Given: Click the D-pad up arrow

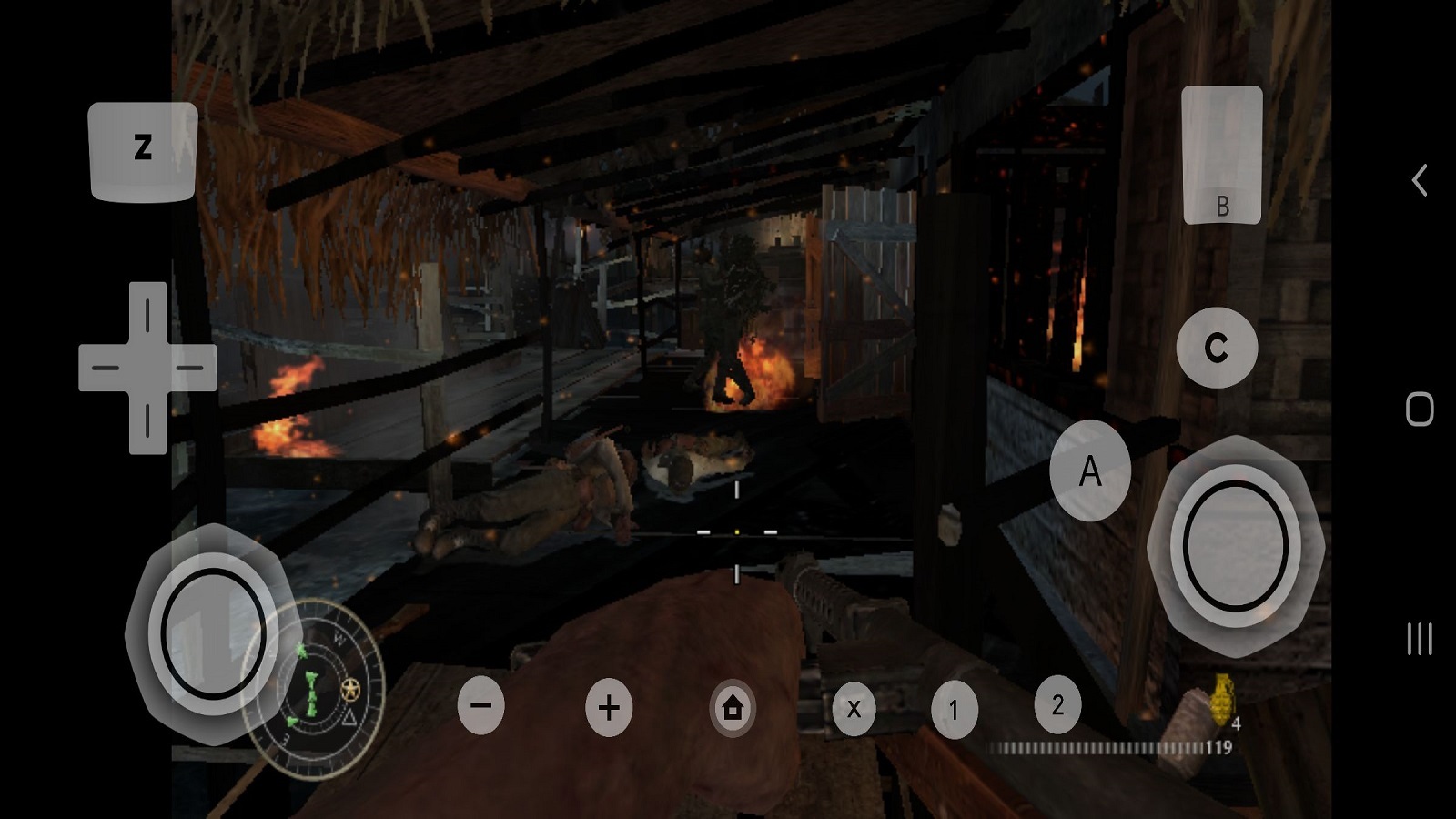Looking at the screenshot, I should point(147,315).
